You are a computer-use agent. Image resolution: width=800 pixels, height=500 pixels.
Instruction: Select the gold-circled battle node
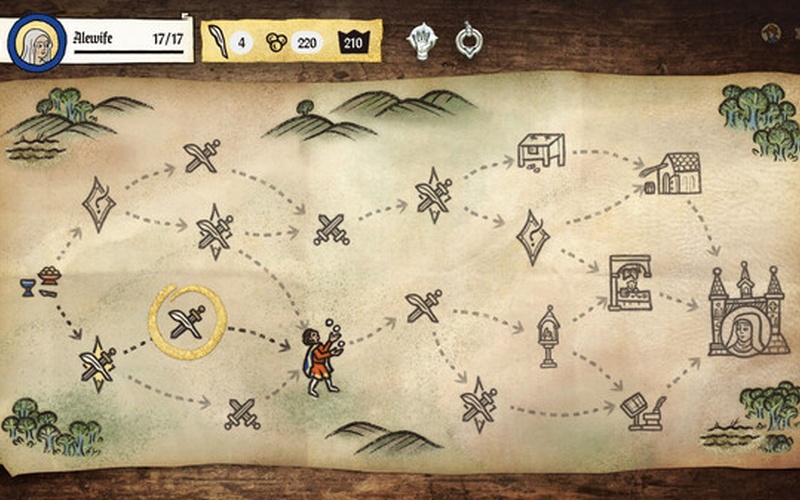point(188,322)
